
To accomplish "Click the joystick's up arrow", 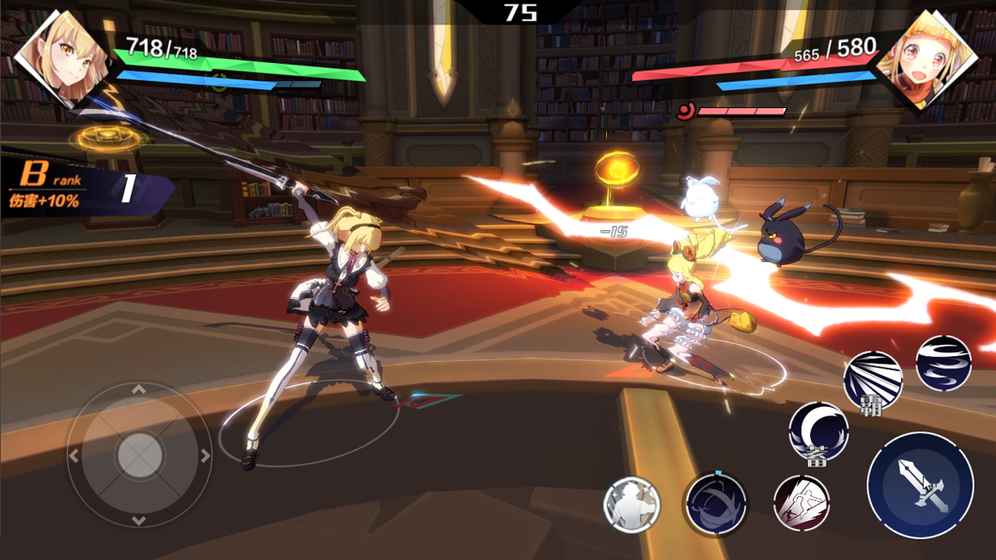I will pyautogui.click(x=139, y=390).
